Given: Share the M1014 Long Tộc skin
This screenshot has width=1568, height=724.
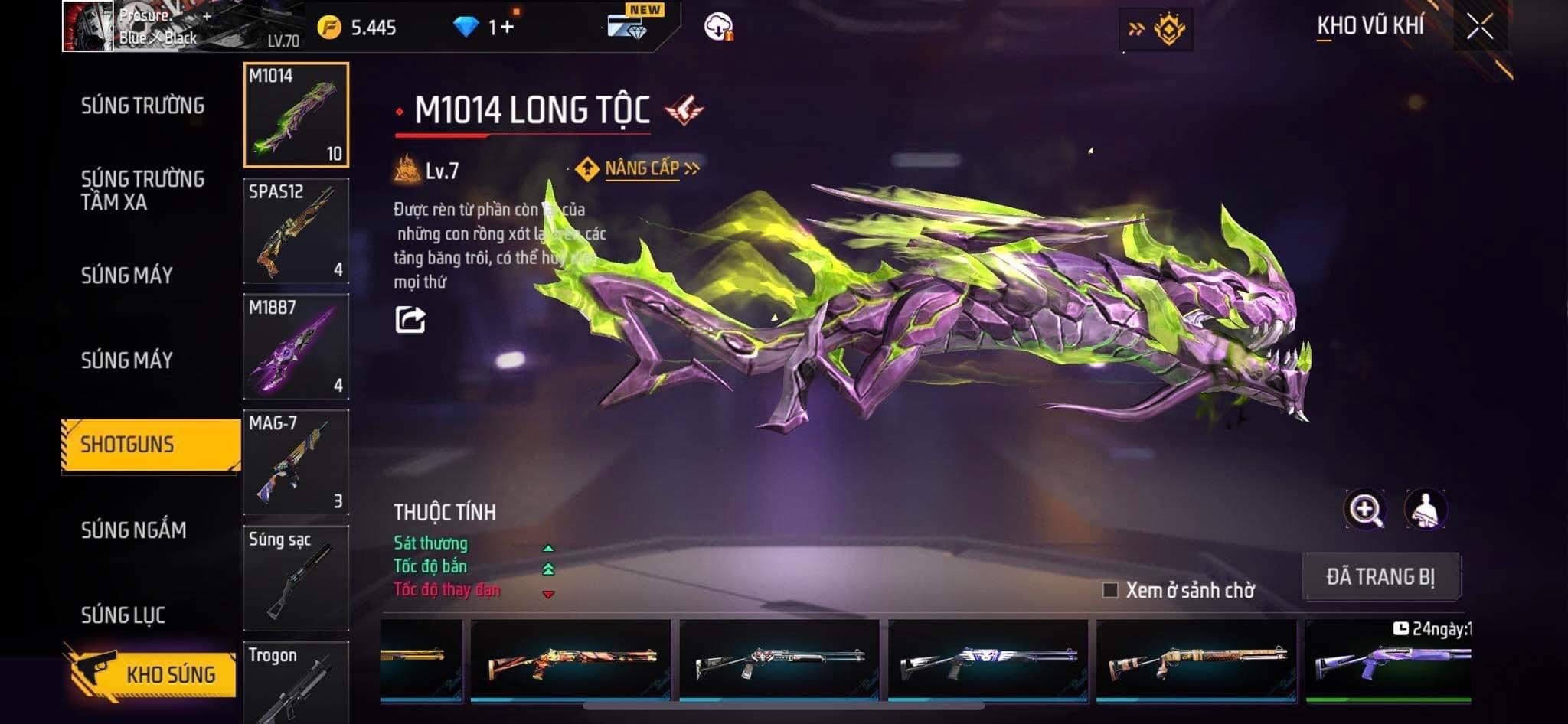Looking at the screenshot, I should click(410, 319).
